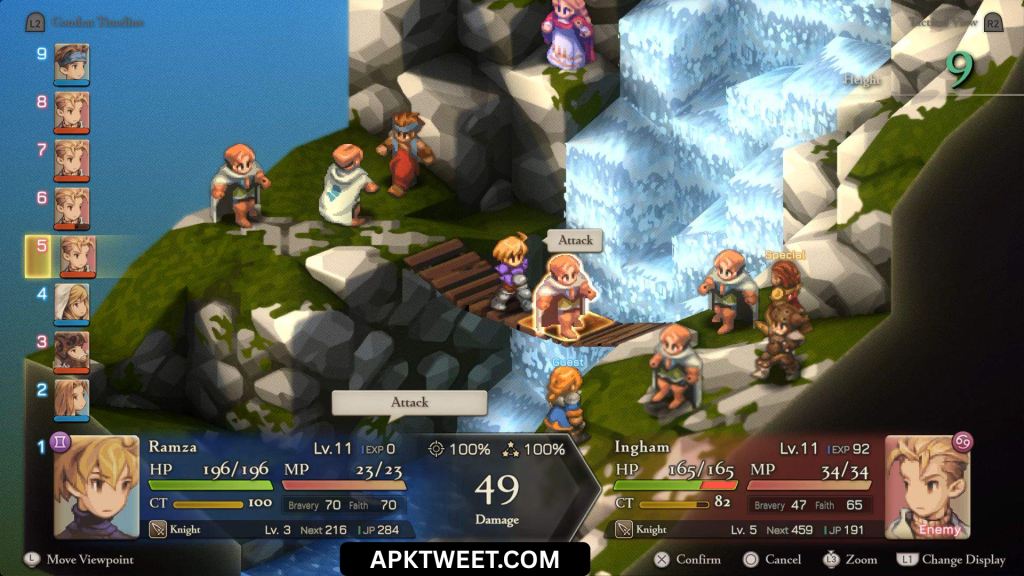Click Ingham's Cancer zodiac icon
This screenshot has height=576, width=1024.
[x=962, y=441]
